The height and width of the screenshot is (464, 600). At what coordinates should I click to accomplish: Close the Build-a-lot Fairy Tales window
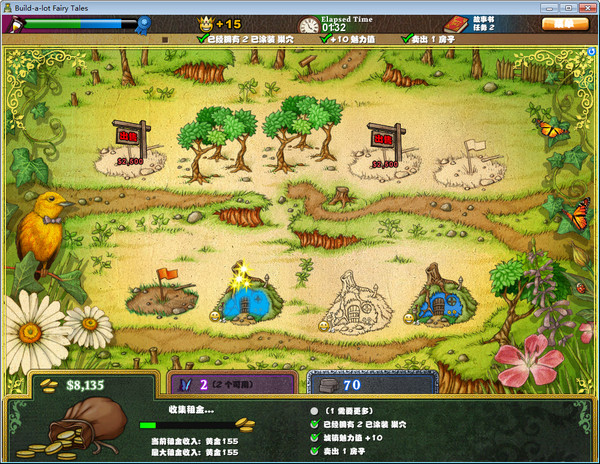587,6
